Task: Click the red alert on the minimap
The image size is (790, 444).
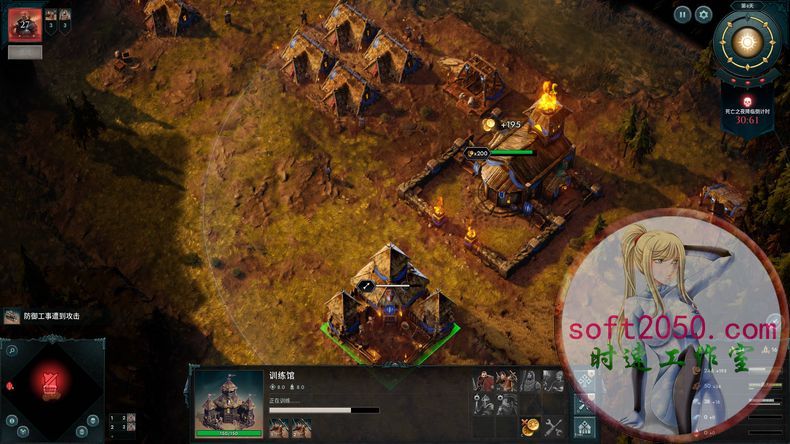Action: pos(53,383)
